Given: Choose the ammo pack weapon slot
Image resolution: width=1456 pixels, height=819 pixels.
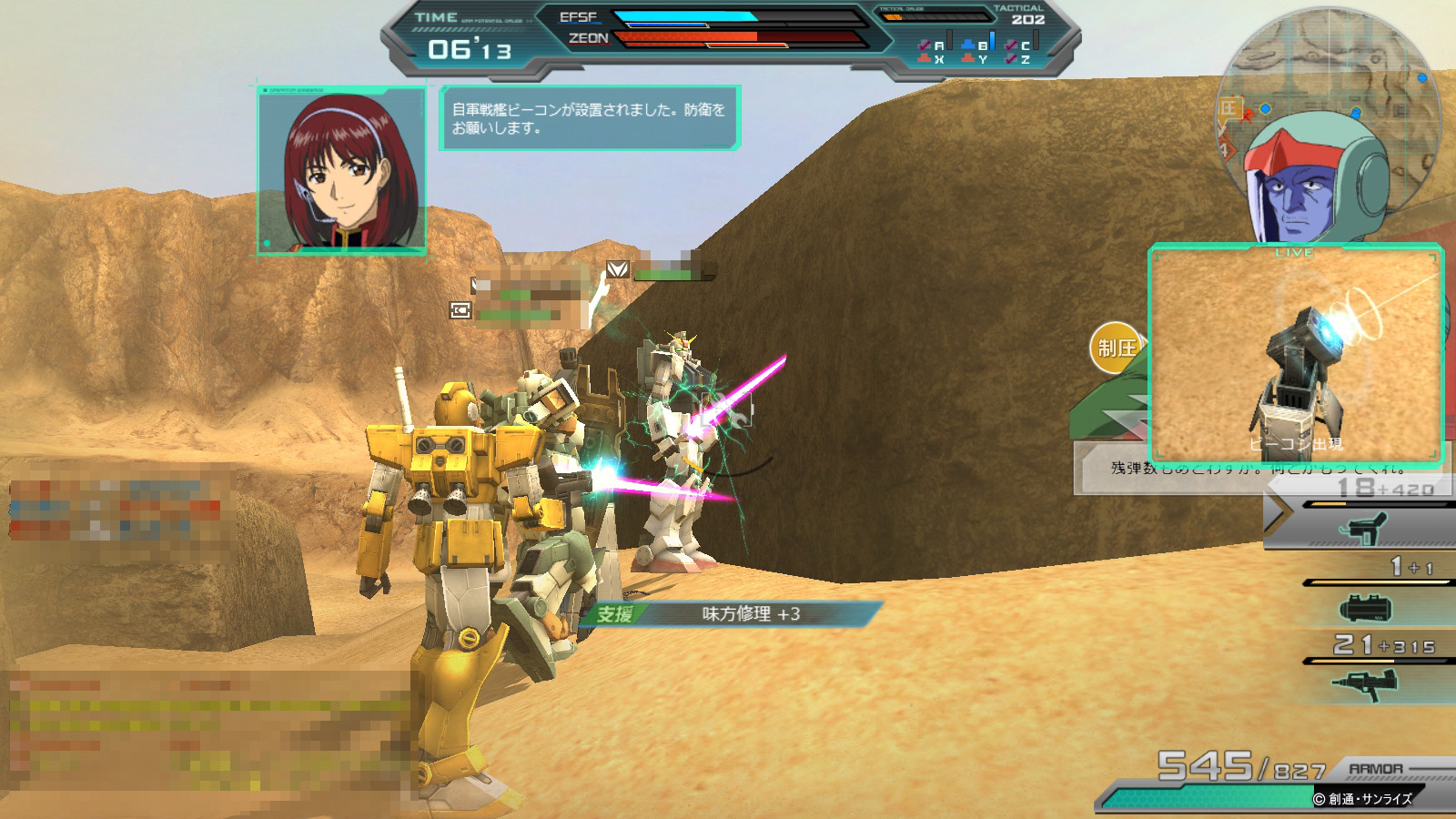Looking at the screenshot, I should point(1365,608).
